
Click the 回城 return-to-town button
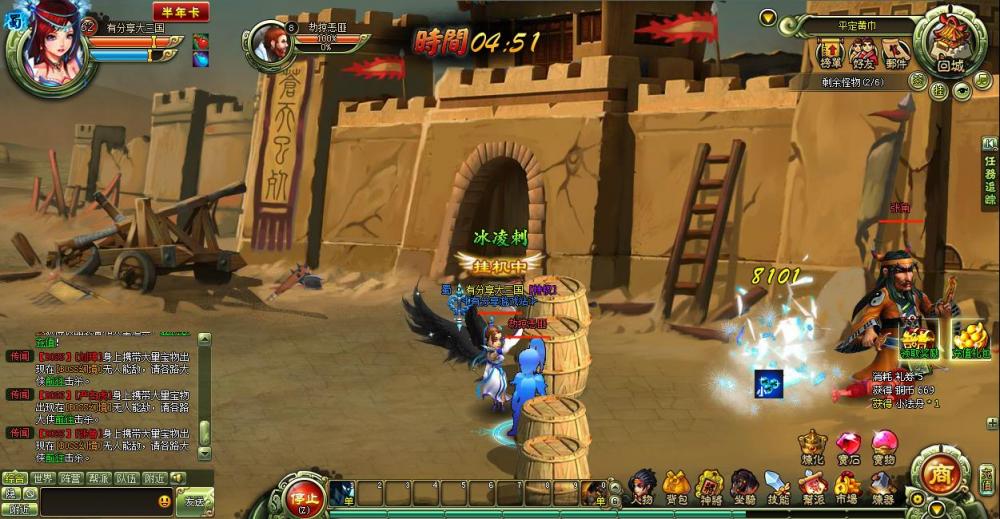coord(950,42)
